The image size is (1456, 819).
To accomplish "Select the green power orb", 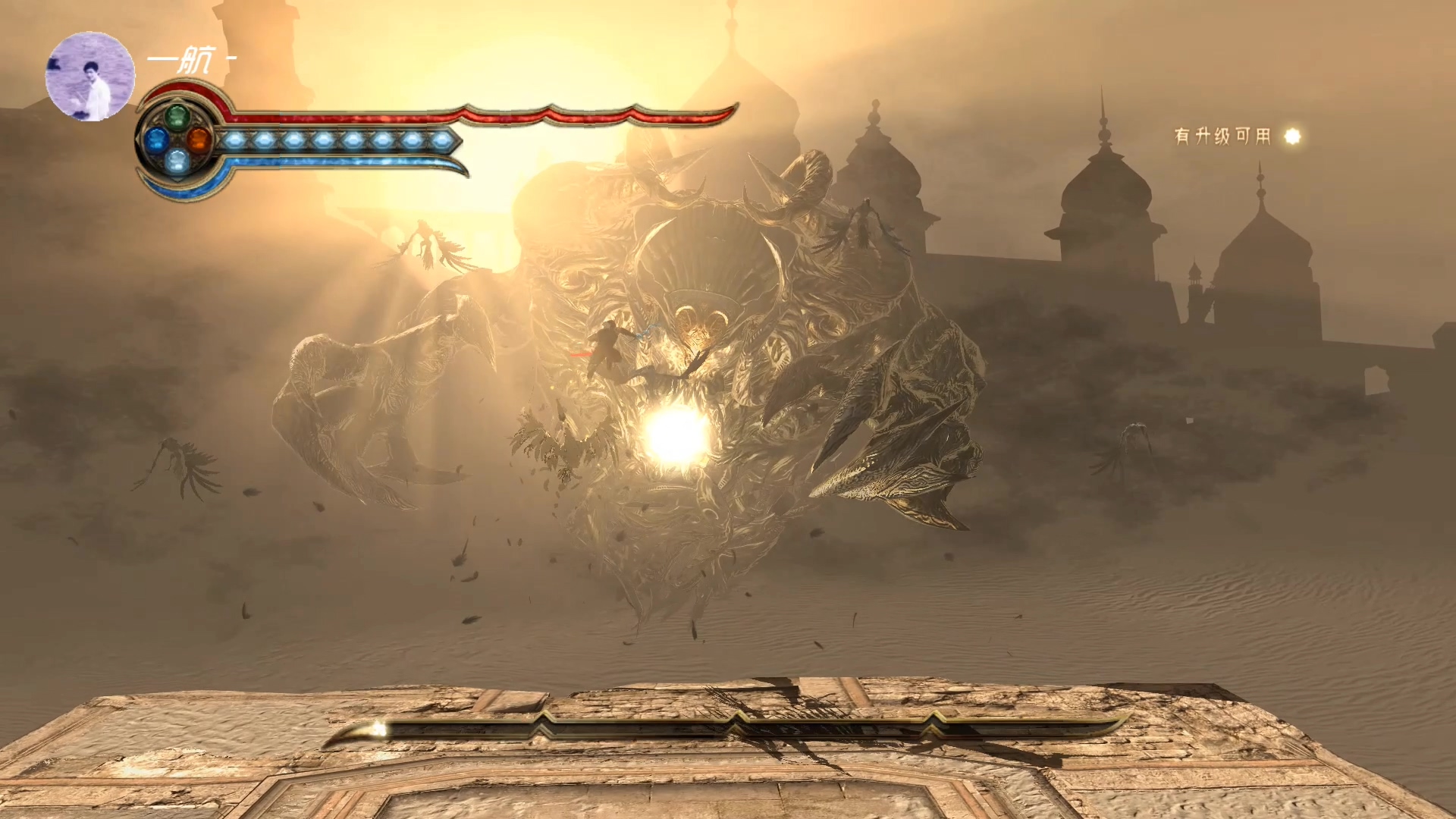I will (x=177, y=117).
